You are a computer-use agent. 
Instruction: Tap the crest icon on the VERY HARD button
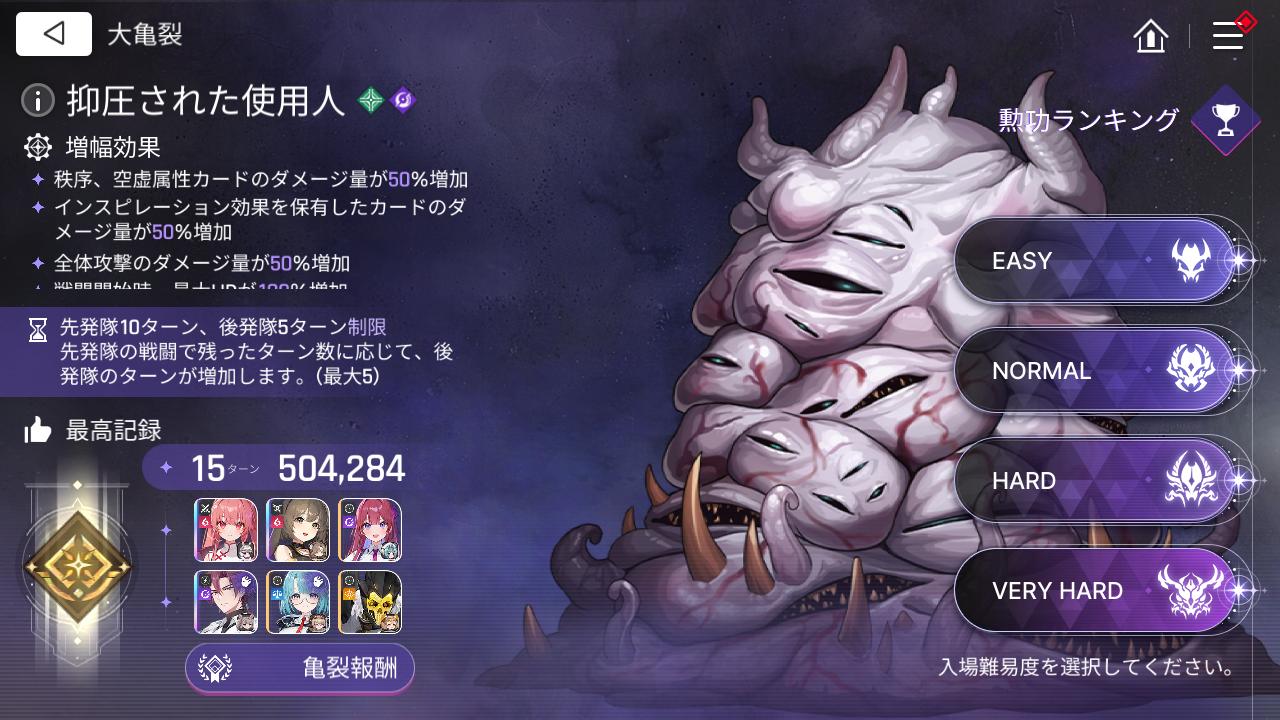pyautogui.click(x=1190, y=590)
